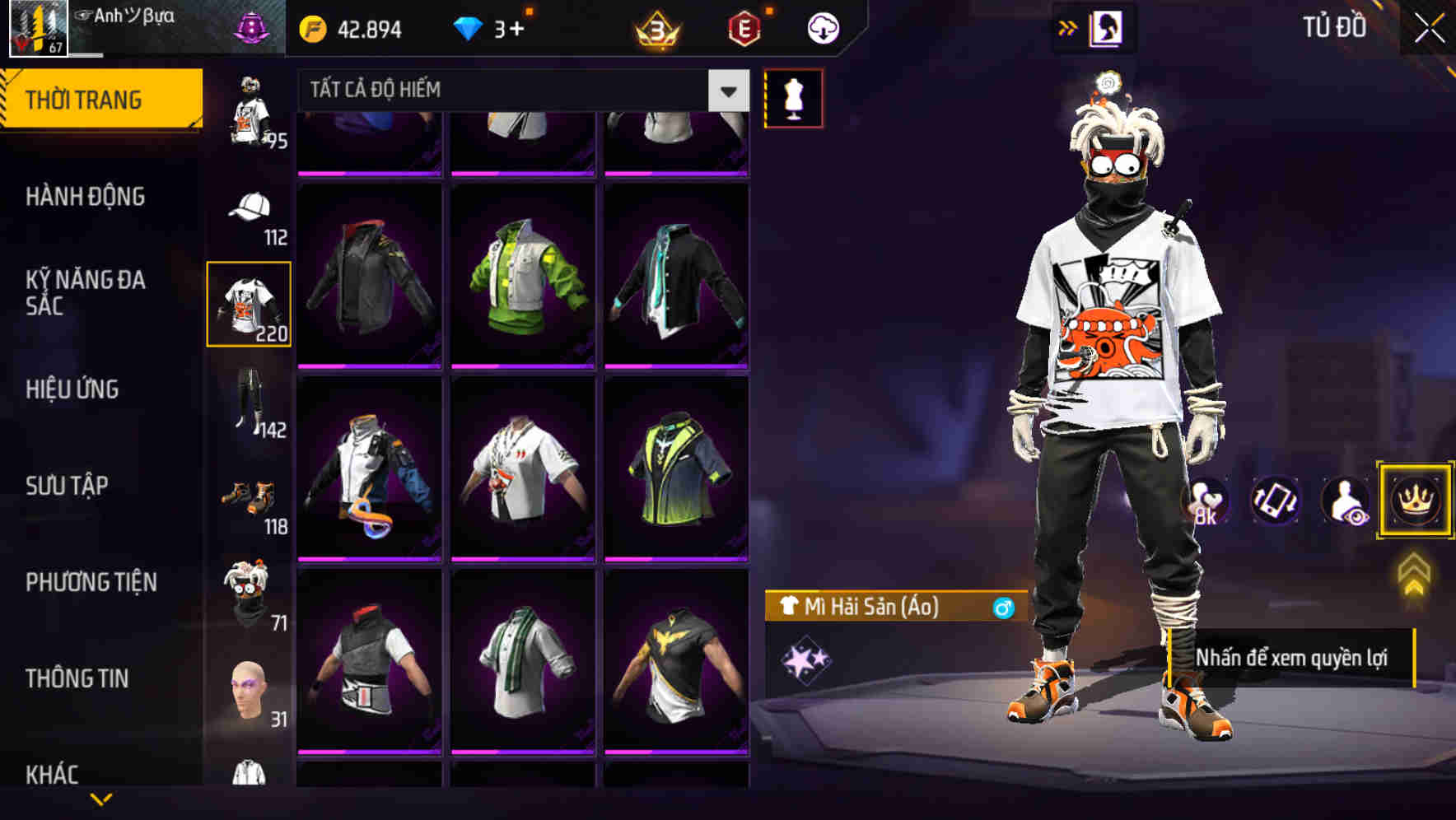Click the double arrows beside the portrait icon
This screenshot has width=1456, height=820.
(1066, 27)
